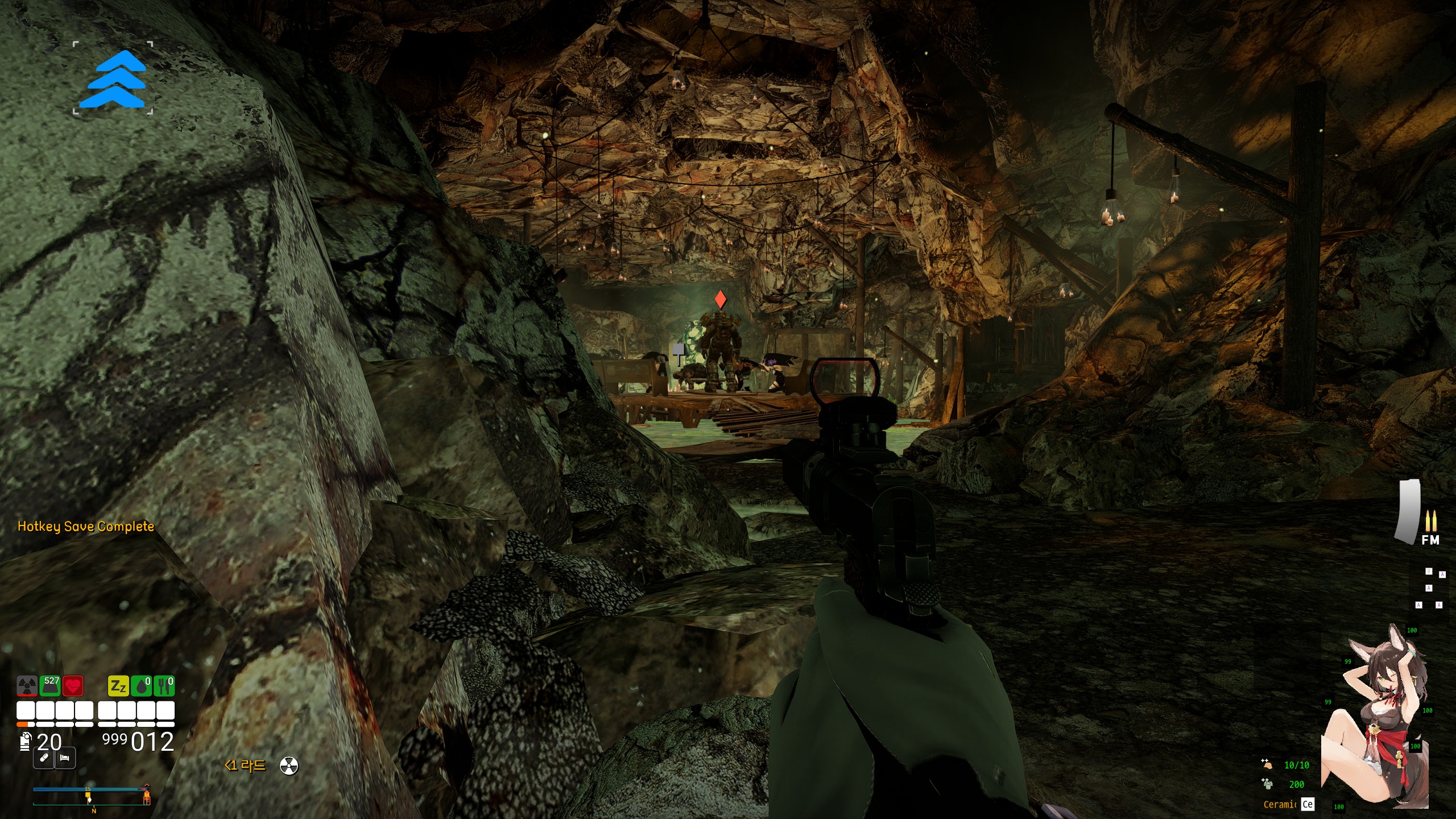The width and height of the screenshot is (1456, 819).
Task: Select the Ceramic armor plate label
Action: point(1280,804)
